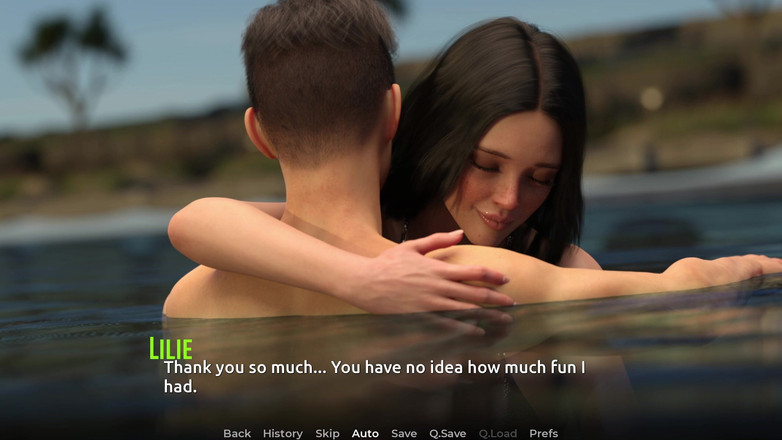Toggle Auto-advance mode
782x440 pixels.
tap(365, 433)
